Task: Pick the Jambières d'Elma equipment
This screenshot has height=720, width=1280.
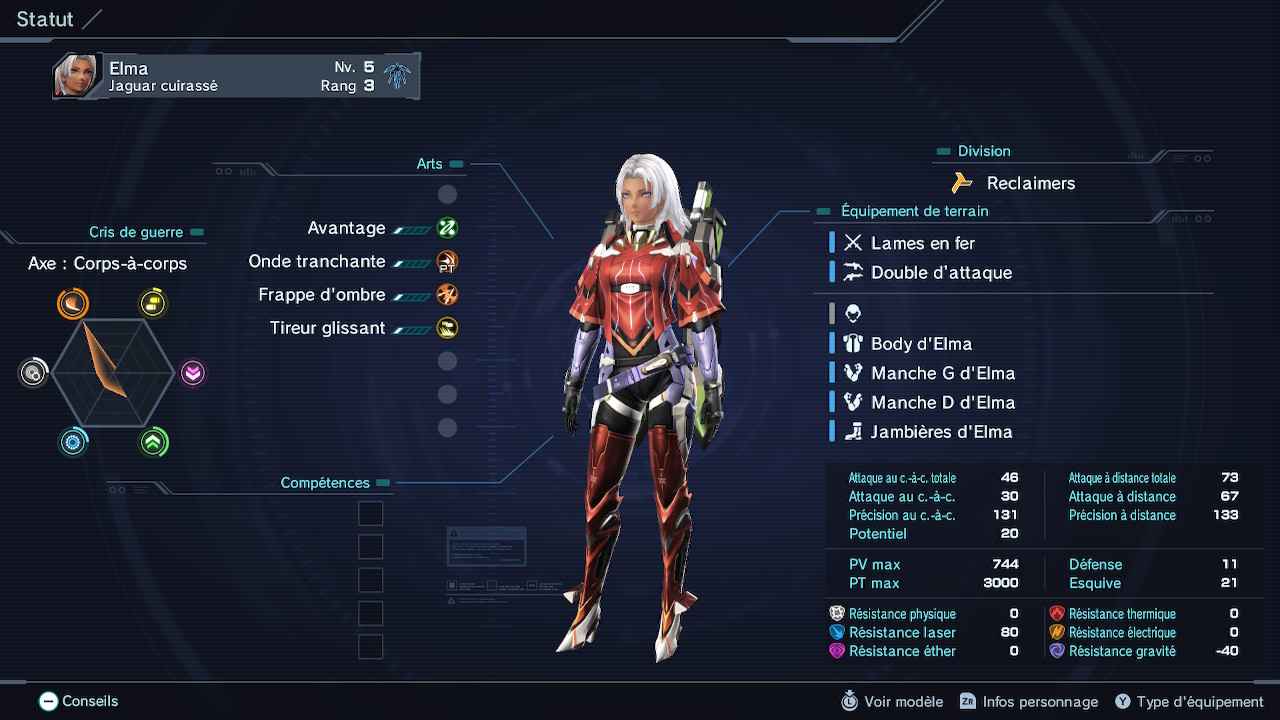Action: (x=941, y=432)
